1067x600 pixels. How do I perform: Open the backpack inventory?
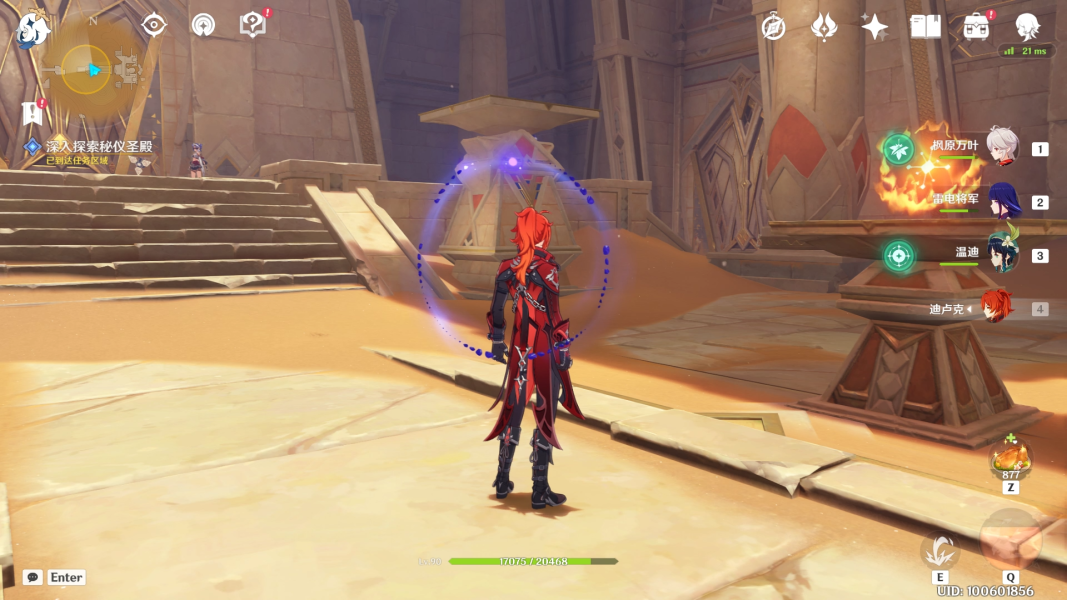point(976,27)
